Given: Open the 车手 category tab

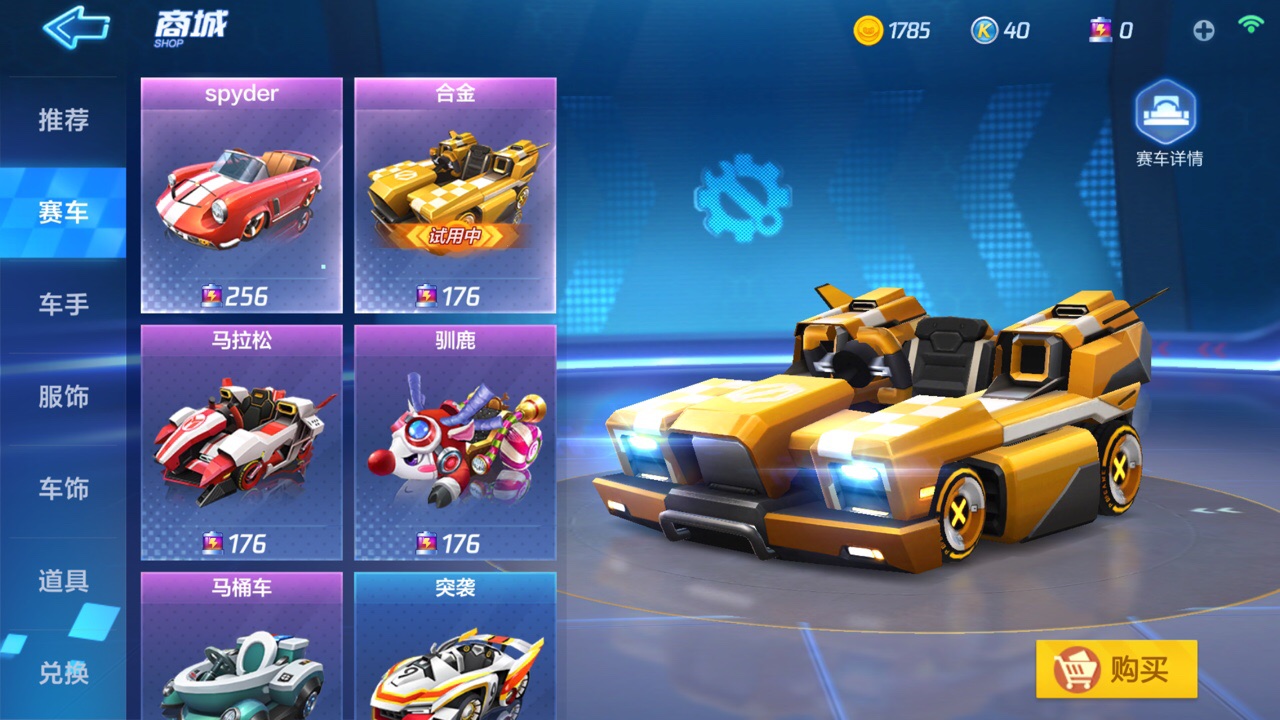Looking at the screenshot, I should (x=63, y=304).
